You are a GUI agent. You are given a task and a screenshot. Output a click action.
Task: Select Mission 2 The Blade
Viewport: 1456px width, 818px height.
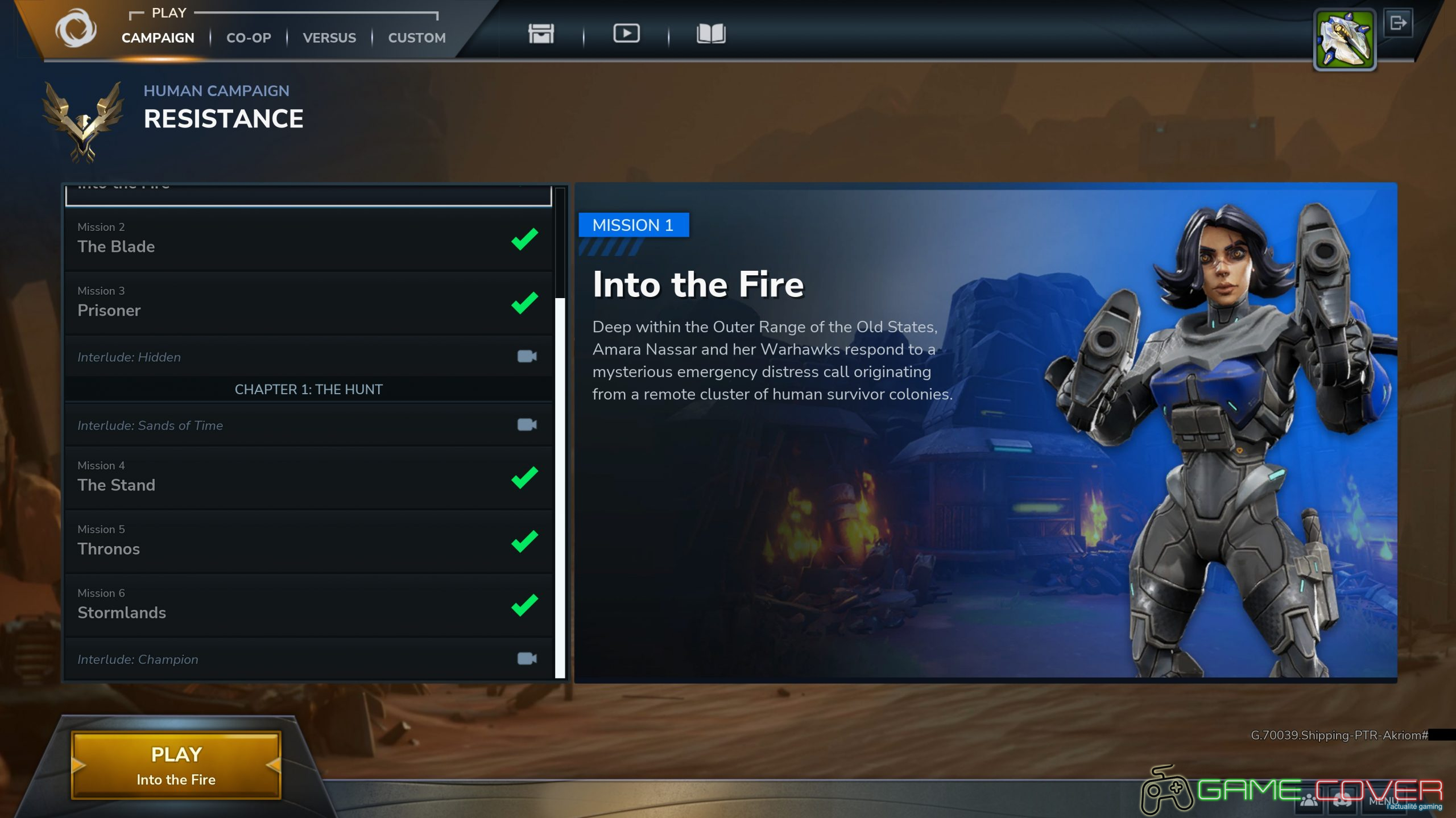pos(308,239)
